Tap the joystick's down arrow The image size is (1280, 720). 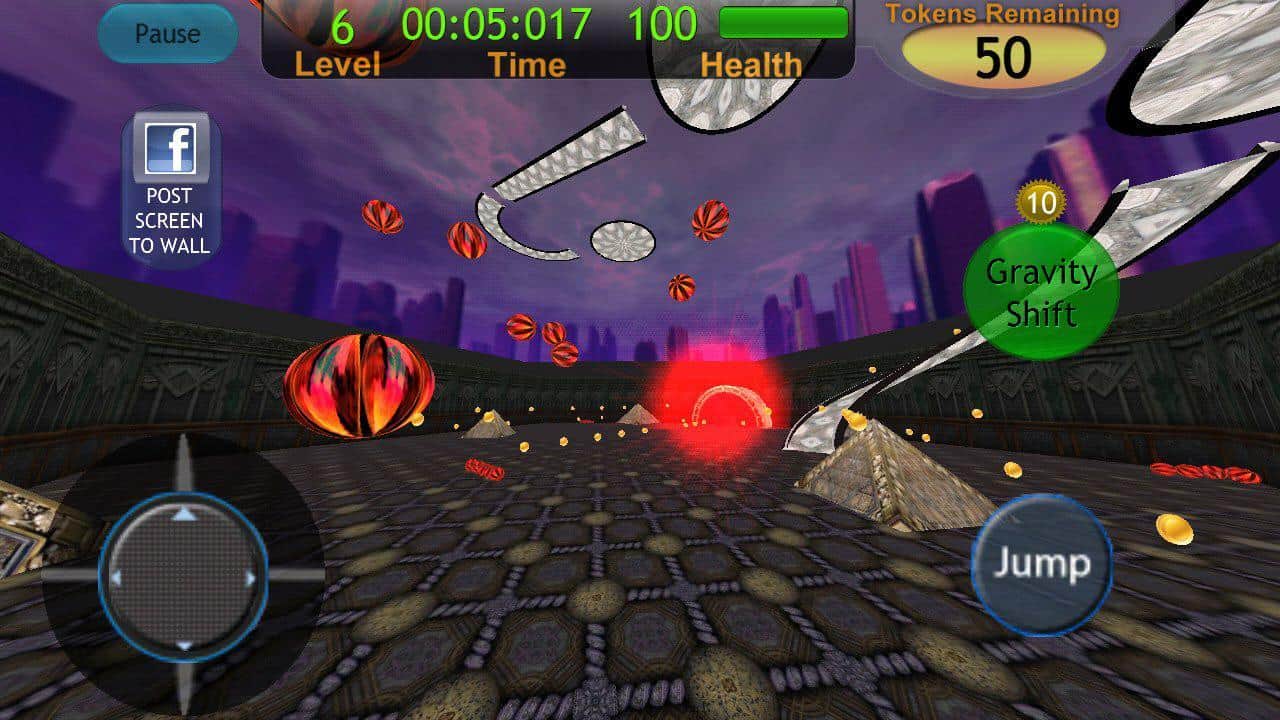(x=184, y=645)
